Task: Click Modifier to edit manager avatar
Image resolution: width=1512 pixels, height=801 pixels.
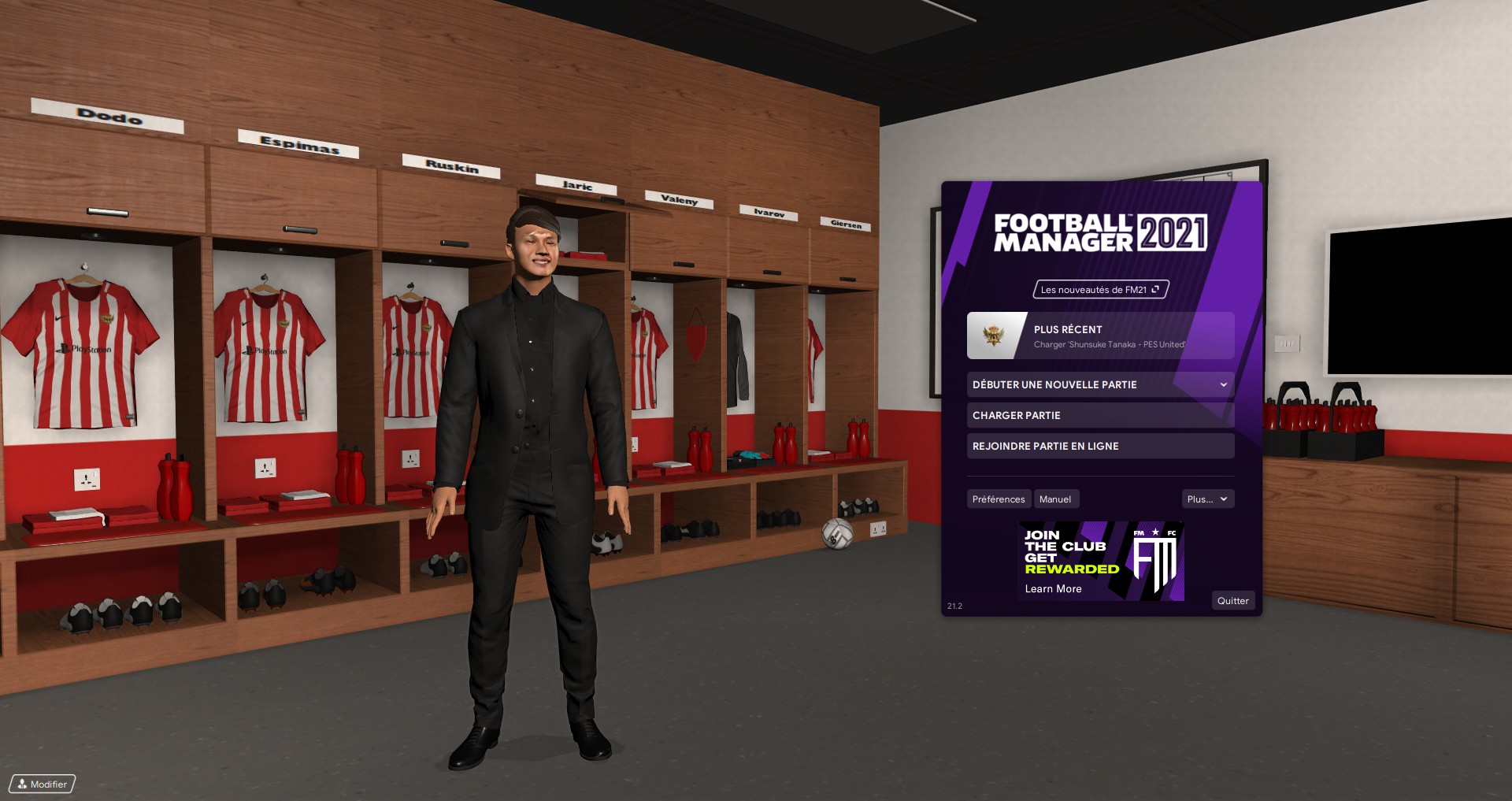Action: 43,784
